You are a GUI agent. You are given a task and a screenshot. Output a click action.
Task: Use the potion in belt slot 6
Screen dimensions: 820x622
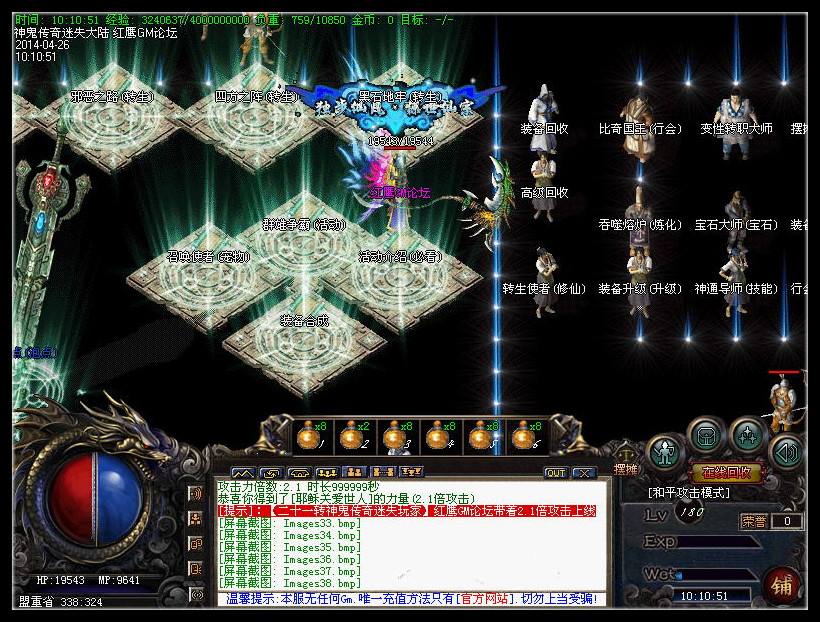[522, 436]
